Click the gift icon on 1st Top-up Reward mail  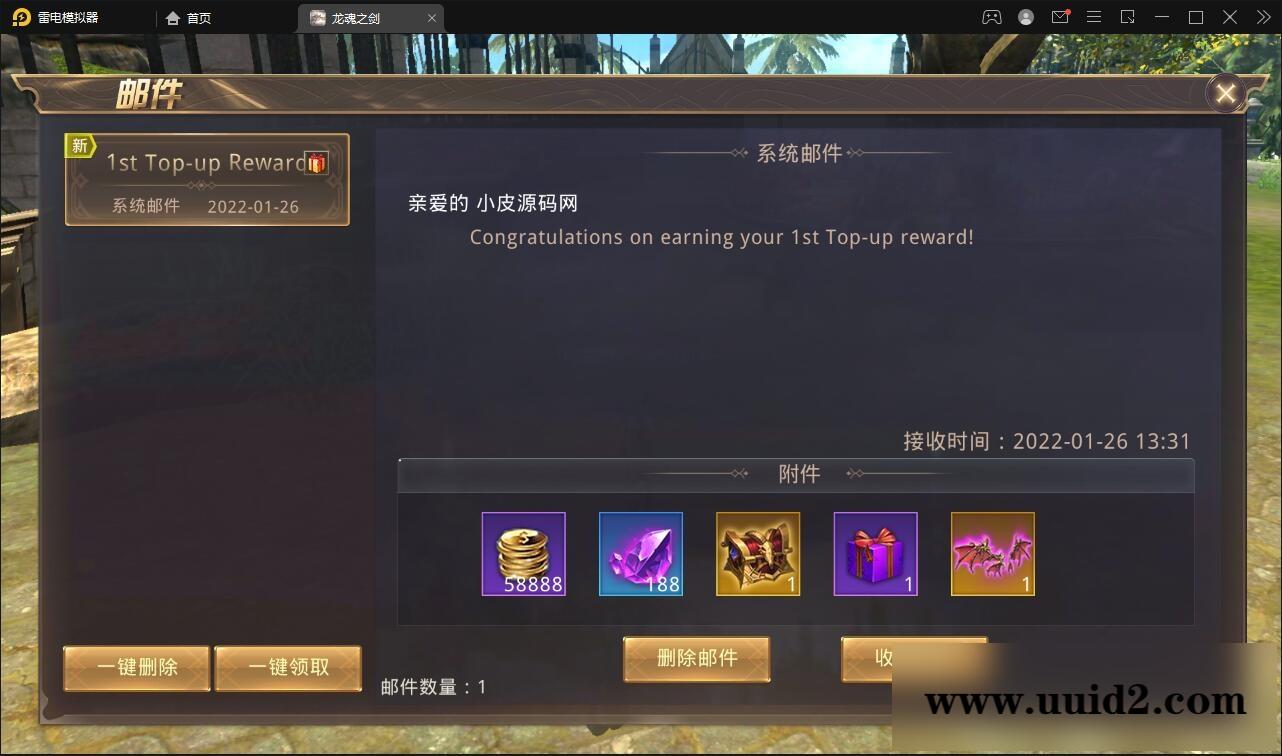point(317,164)
